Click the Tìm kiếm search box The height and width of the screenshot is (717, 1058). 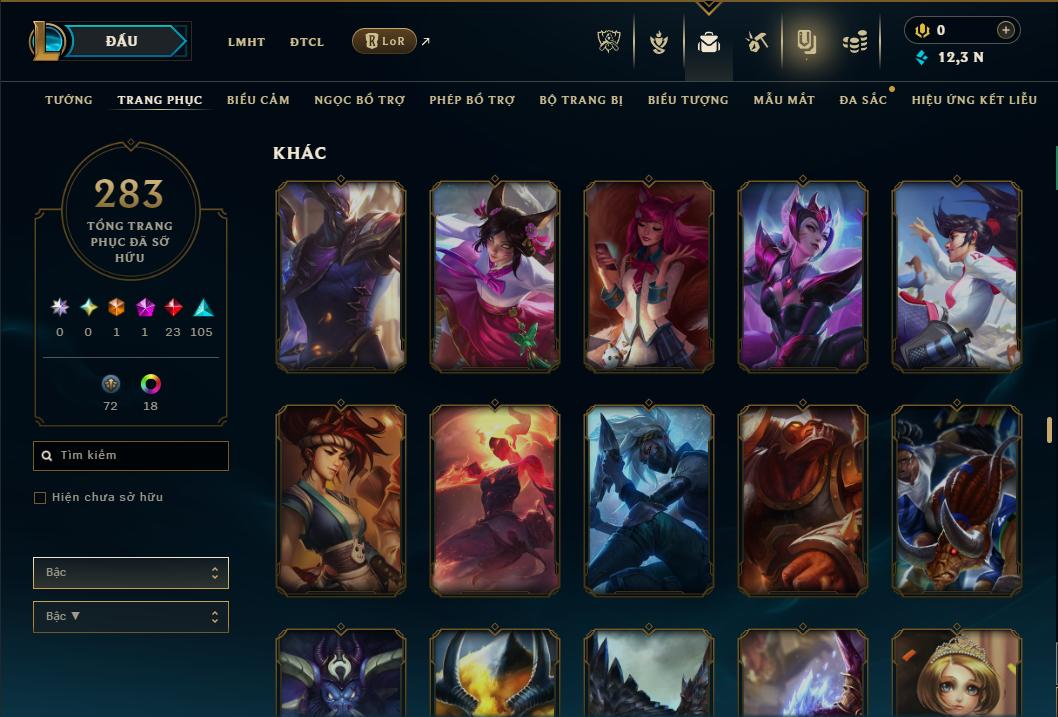point(131,456)
